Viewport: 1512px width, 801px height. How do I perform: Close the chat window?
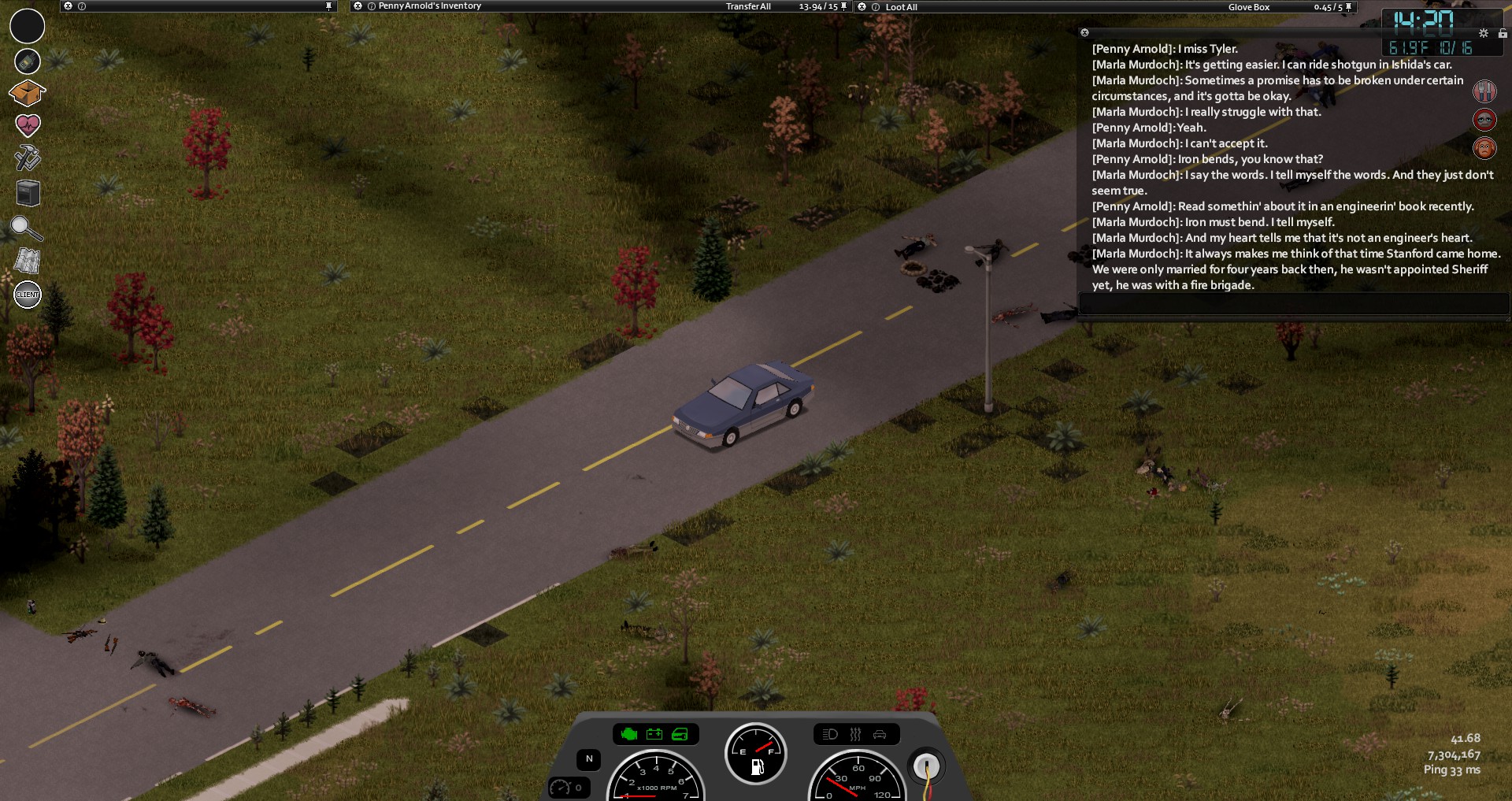click(1084, 33)
